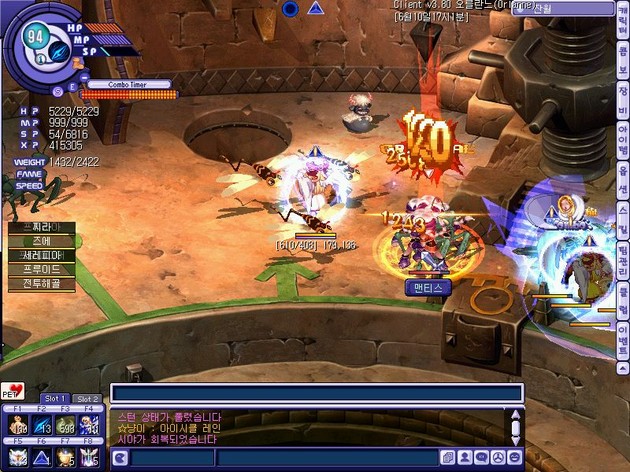Switch to the Slot 2 tab

pyautogui.click(x=88, y=398)
